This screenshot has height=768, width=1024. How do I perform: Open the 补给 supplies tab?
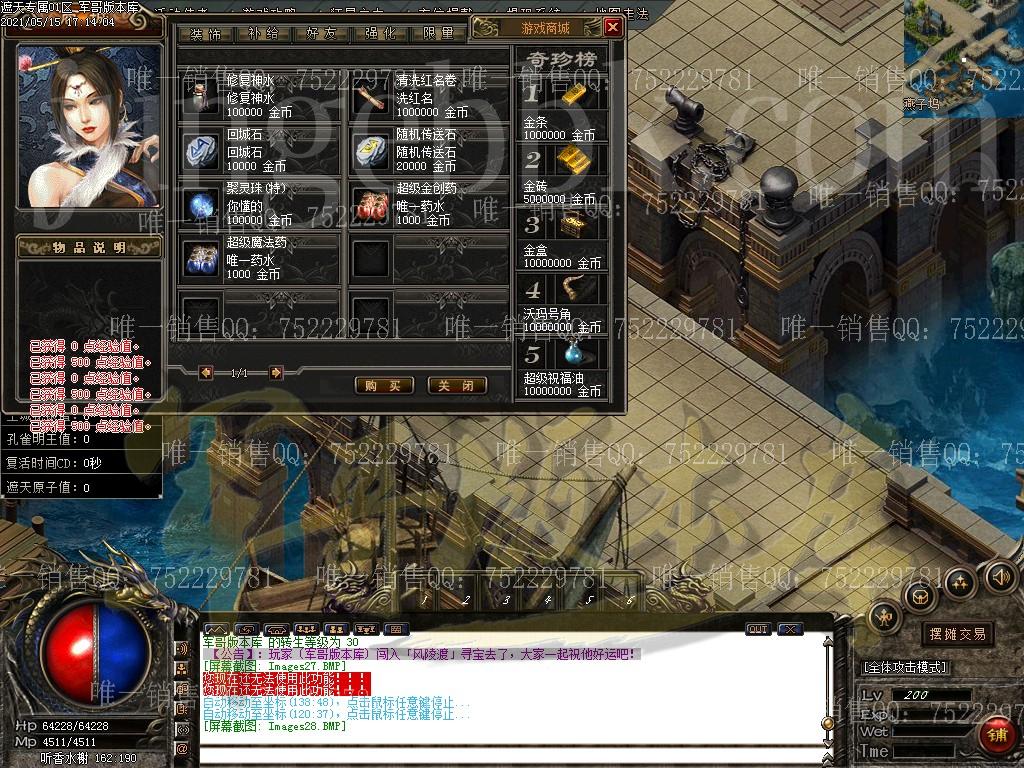tap(263, 33)
